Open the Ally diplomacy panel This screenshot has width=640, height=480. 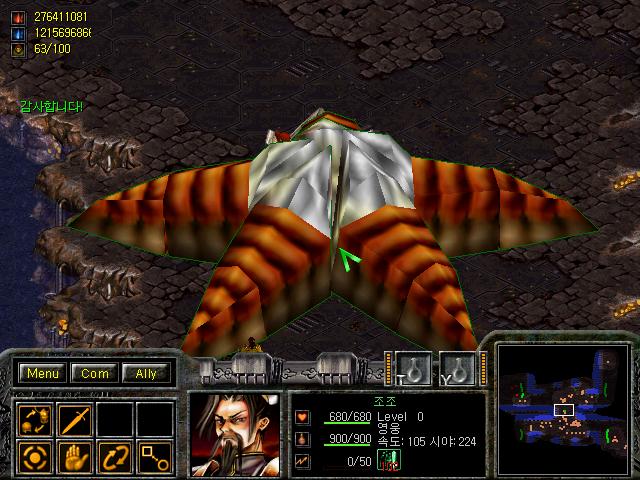tap(146, 373)
